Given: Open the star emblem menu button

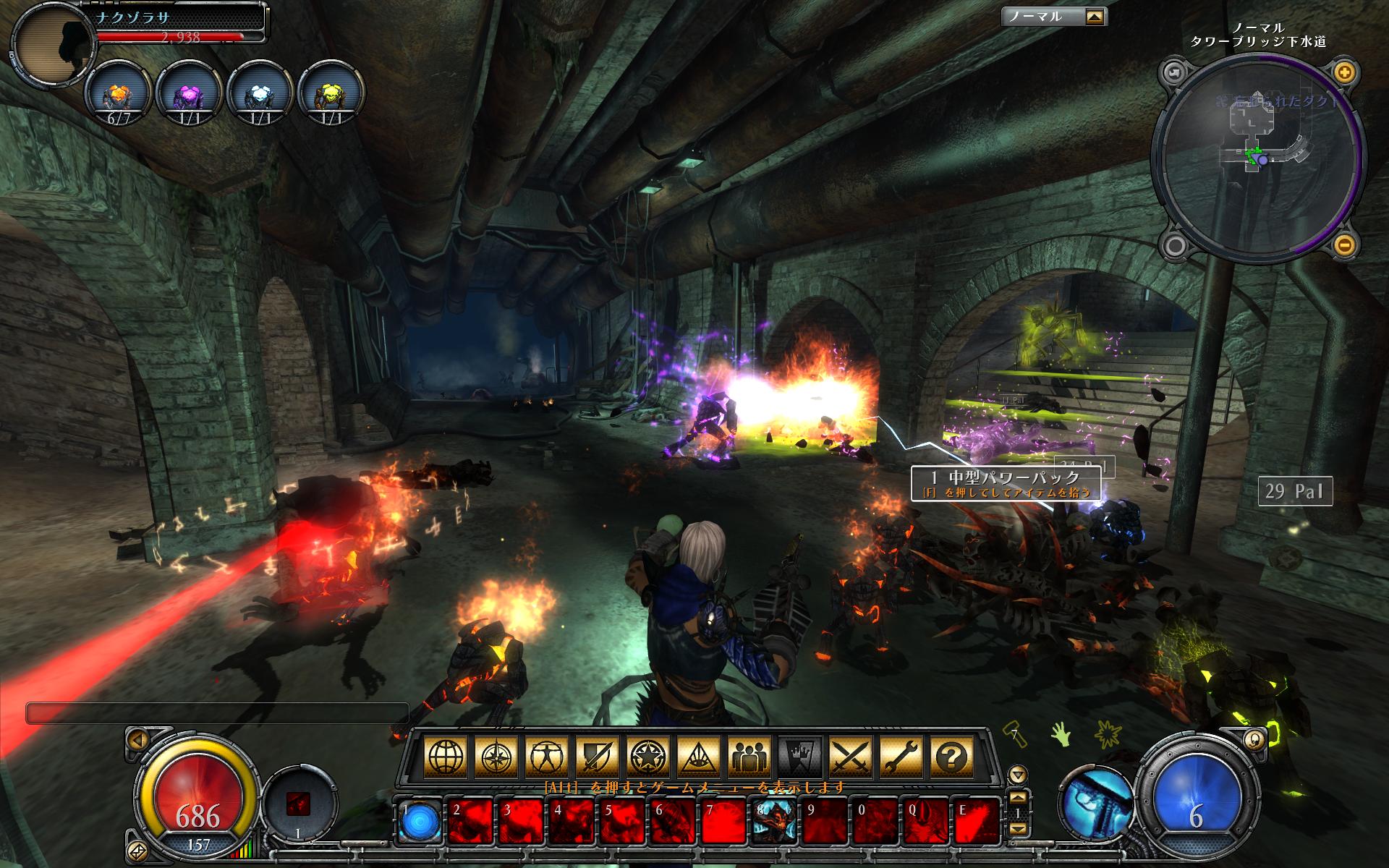Looking at the screenshot, I should tap(647, 757).
